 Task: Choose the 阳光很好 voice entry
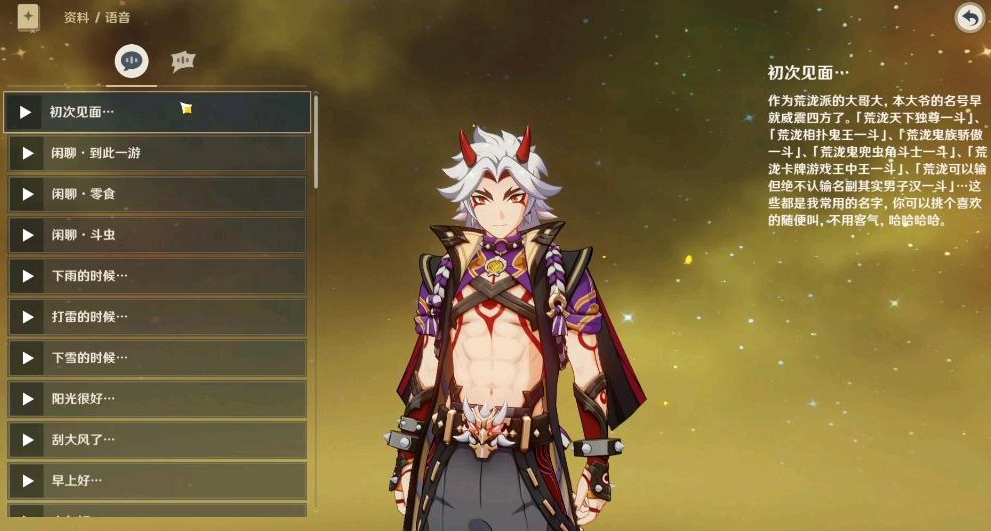pyautogui.click(x=158, y=399)
